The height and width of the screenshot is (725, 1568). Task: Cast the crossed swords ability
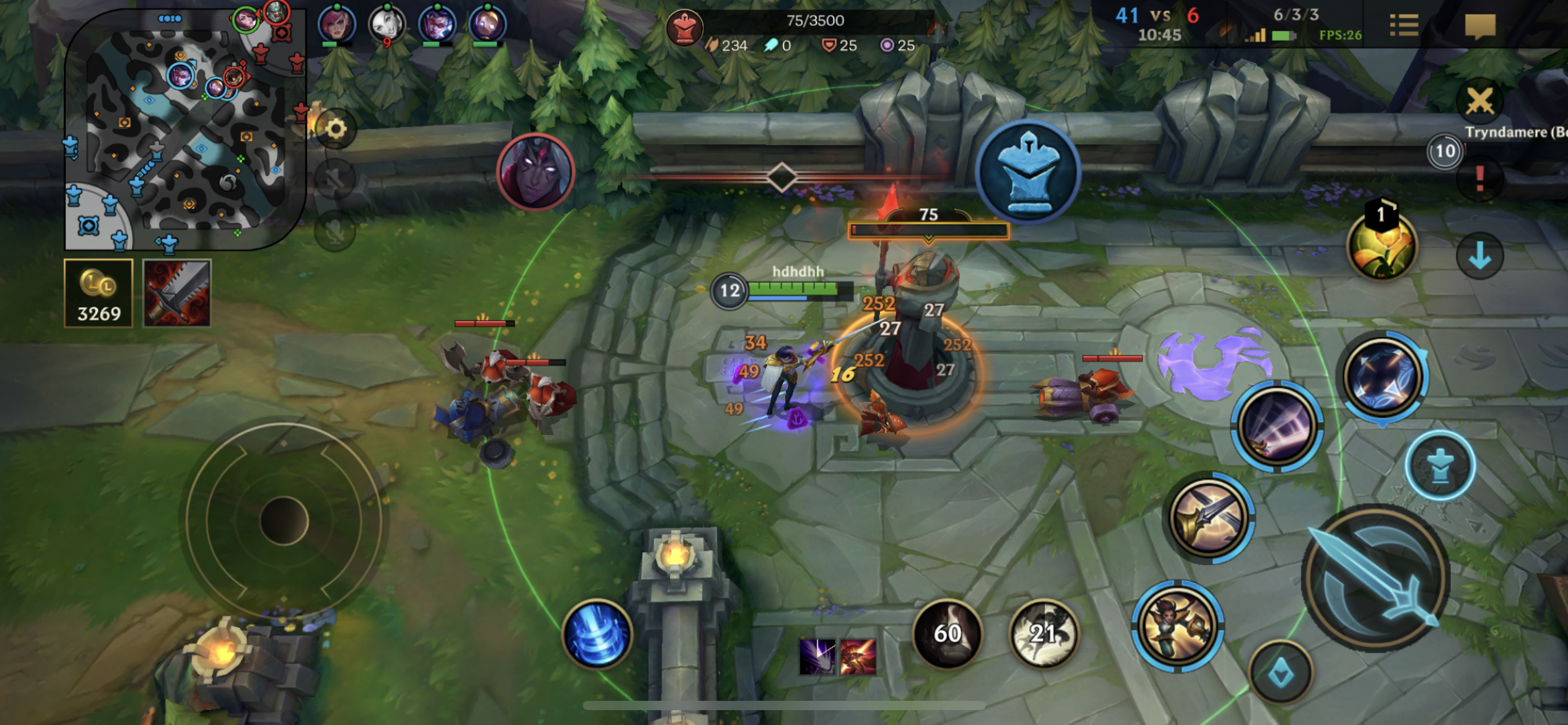(1209, 517)
